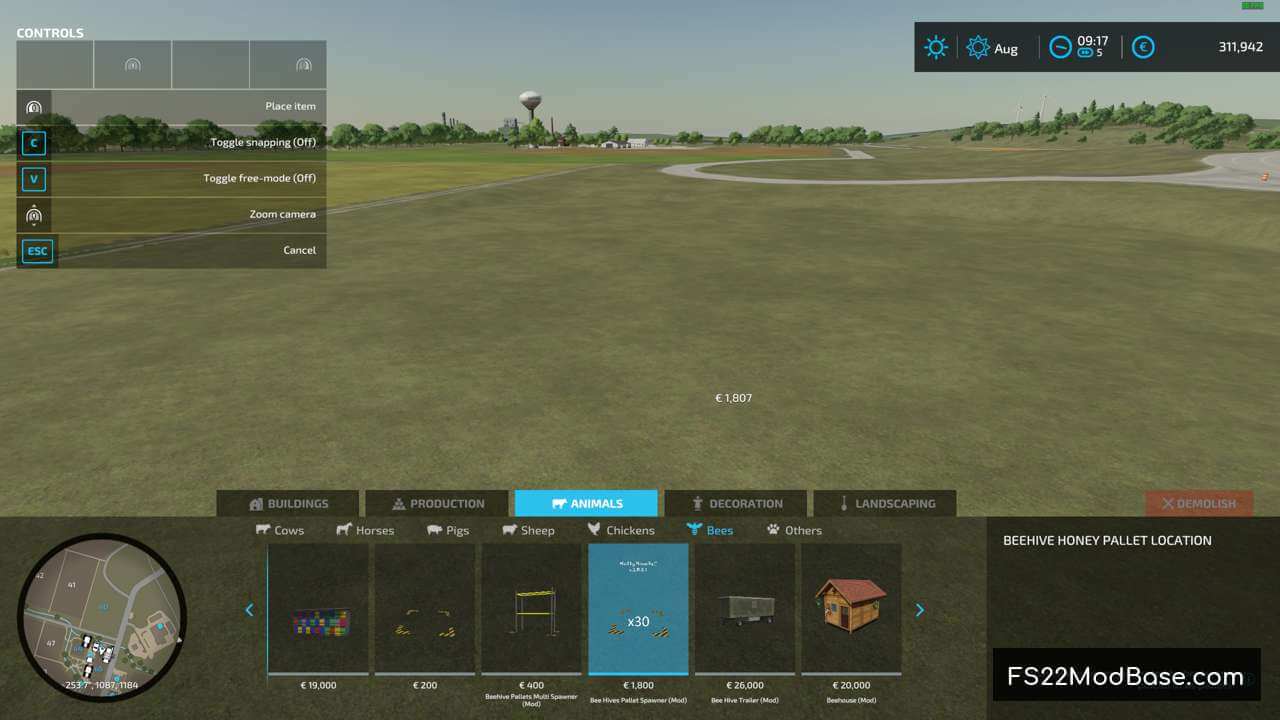Show the Cows category
The height and width of the screenshot is (720, 1280).
[x=280, y=530]
